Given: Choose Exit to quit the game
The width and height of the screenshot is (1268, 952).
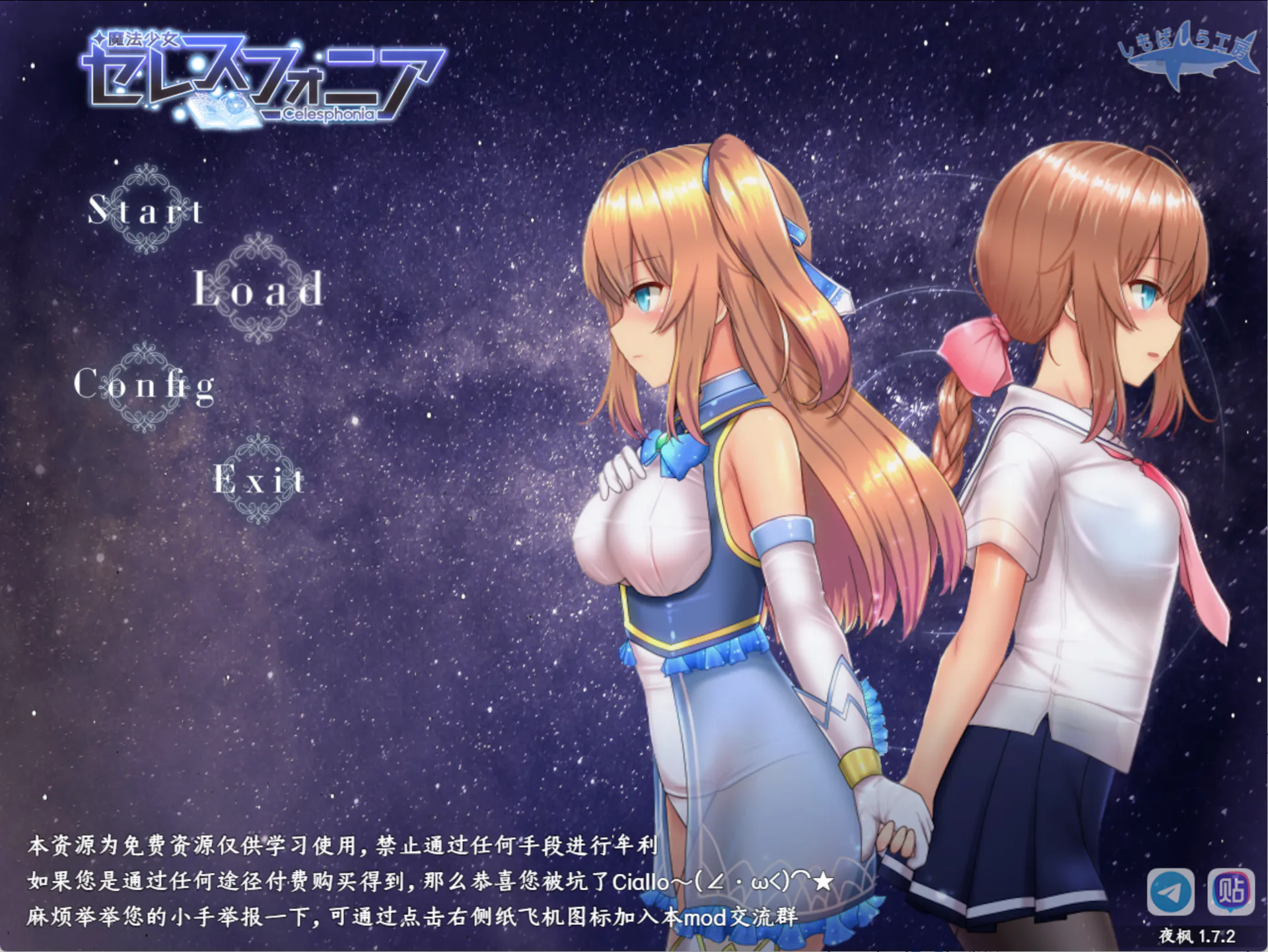Looking at the screenshot, I should click(259, 479).
